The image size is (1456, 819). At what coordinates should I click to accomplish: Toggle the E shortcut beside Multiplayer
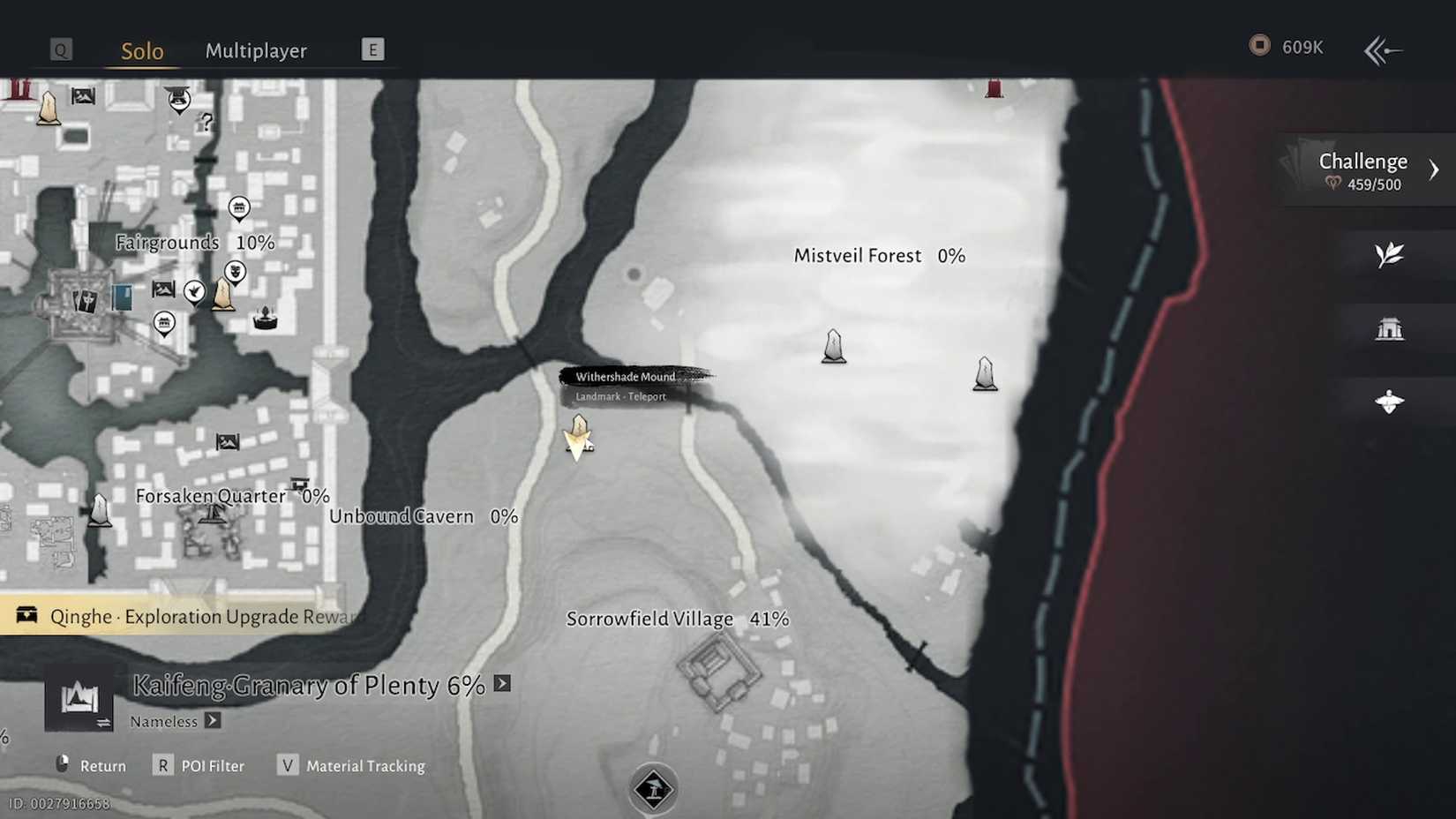[372, 49]
